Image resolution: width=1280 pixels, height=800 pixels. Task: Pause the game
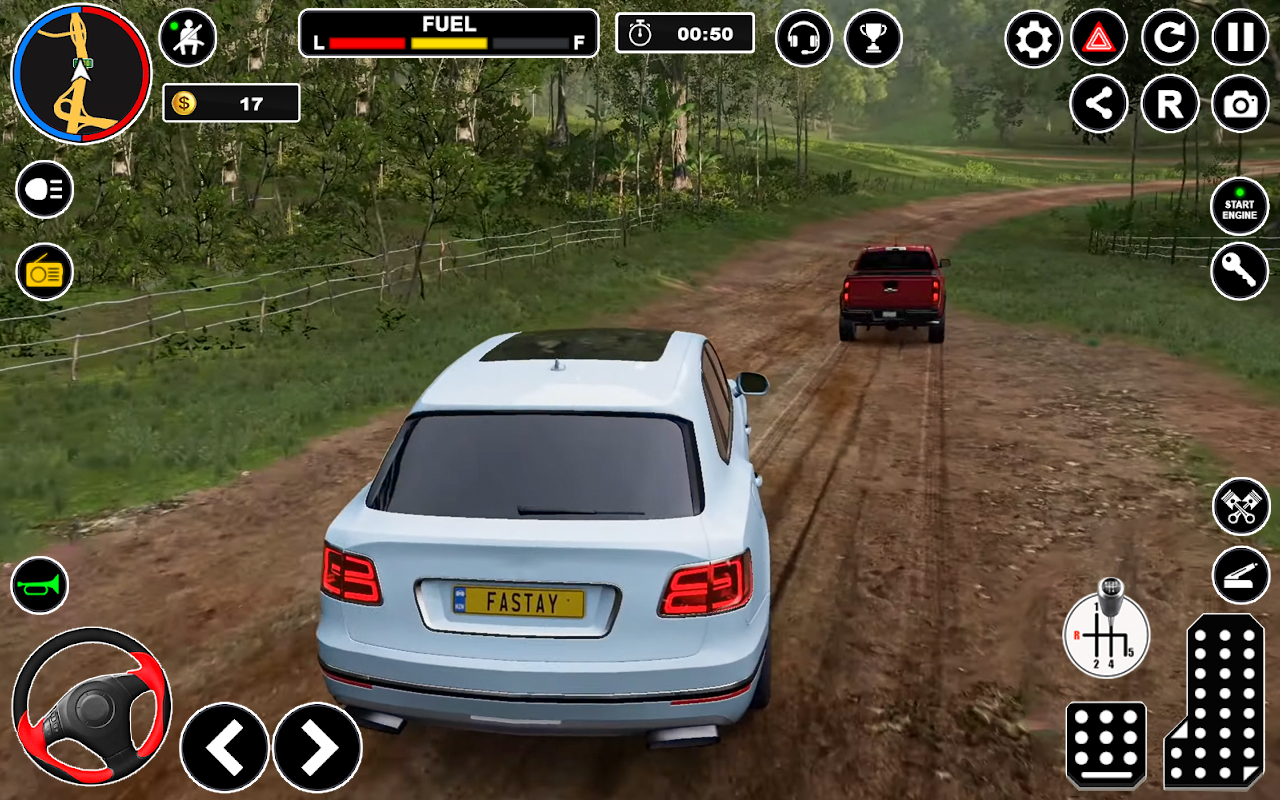coord(1240,38)
